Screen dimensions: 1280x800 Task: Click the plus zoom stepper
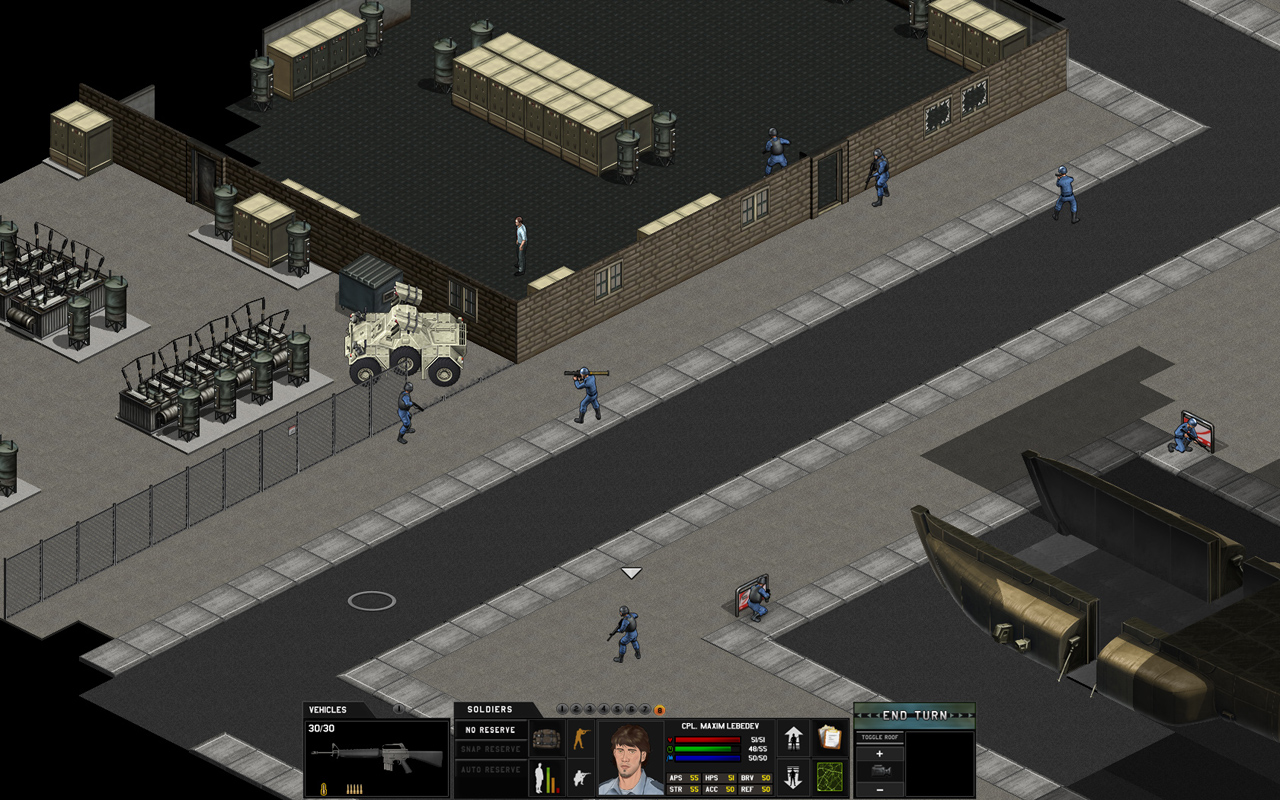point(880,753)
